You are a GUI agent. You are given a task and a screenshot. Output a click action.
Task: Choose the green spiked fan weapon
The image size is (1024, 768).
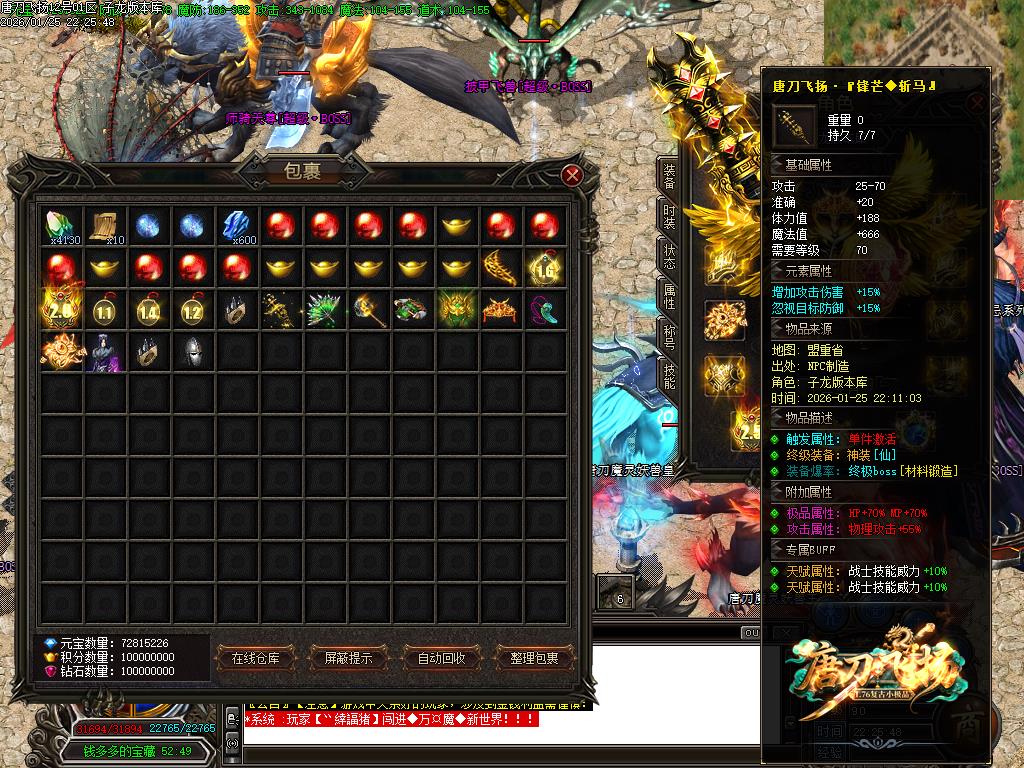tap(324, 310)
